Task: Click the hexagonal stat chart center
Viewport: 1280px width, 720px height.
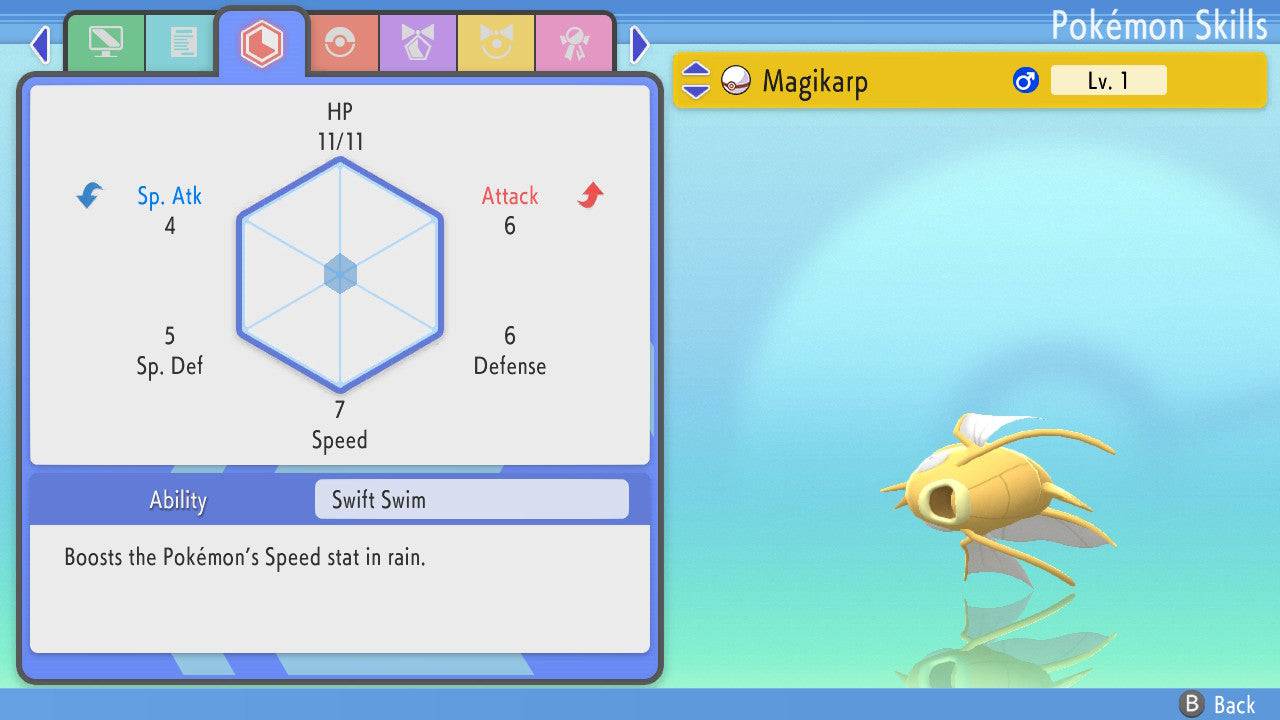Action: coord(340,272)
